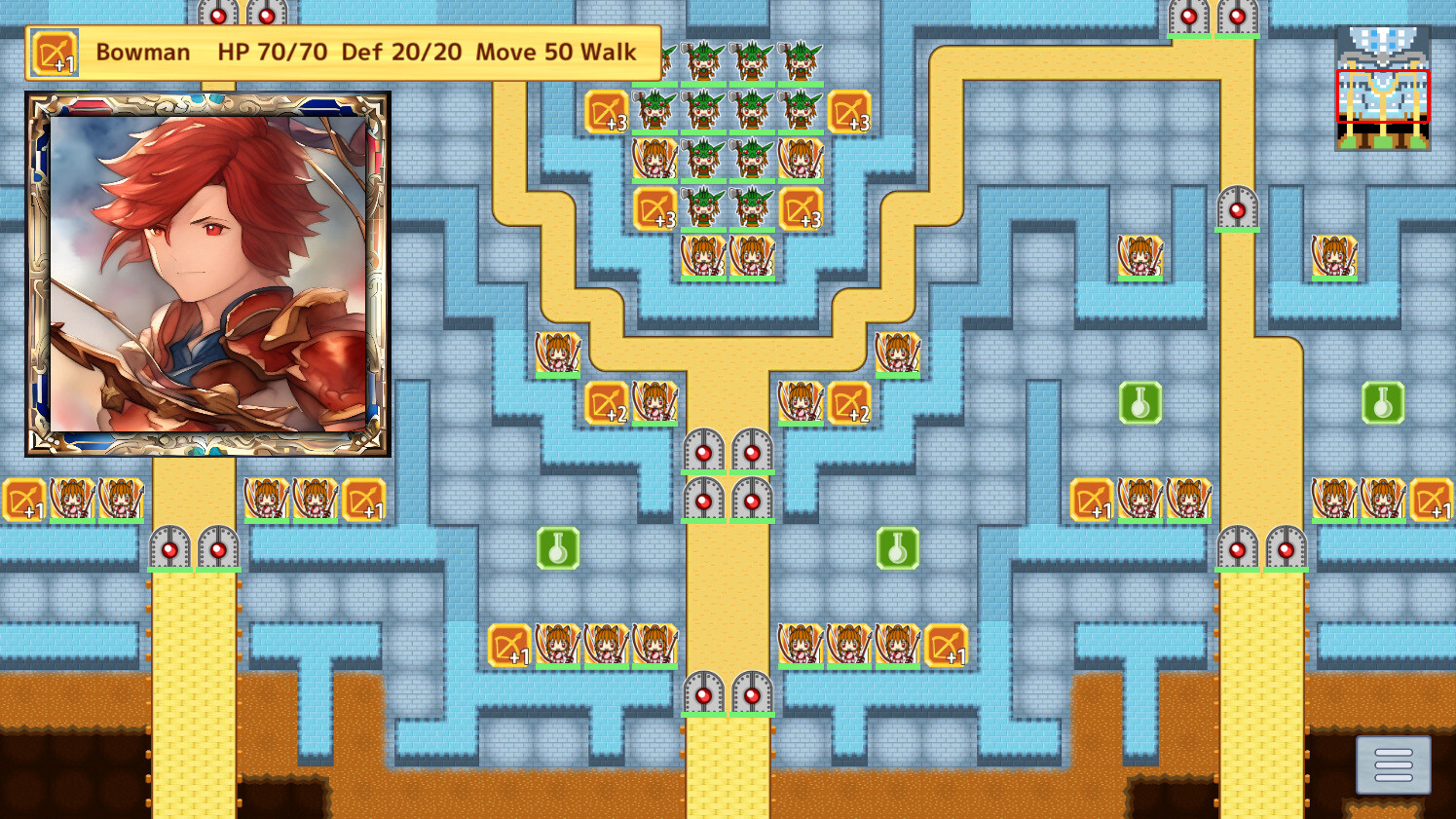1456x819 pixels.
Task: Select the +1 Bowman icon at the far right edge
Action: click(x=1435, y=501)
